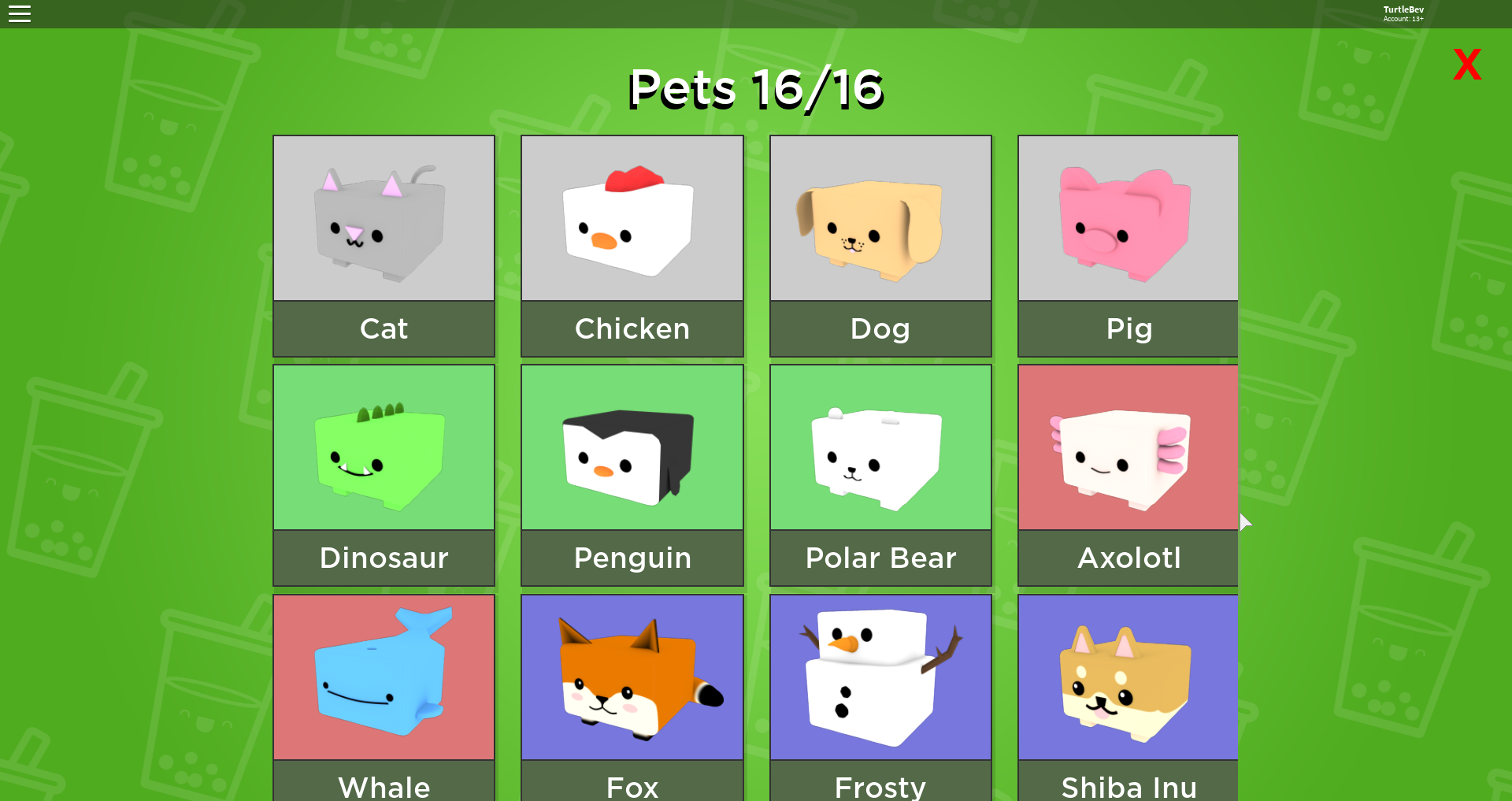Click the Account: 13+ label

tap(1403, 18)
